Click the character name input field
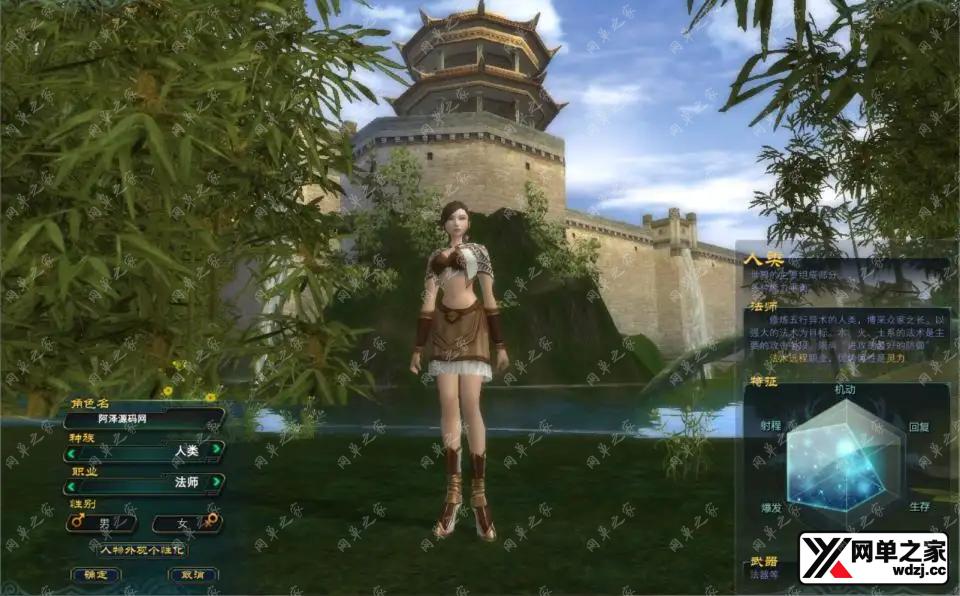The width and height of the screenshot is (960, 596). pos(143,419)
